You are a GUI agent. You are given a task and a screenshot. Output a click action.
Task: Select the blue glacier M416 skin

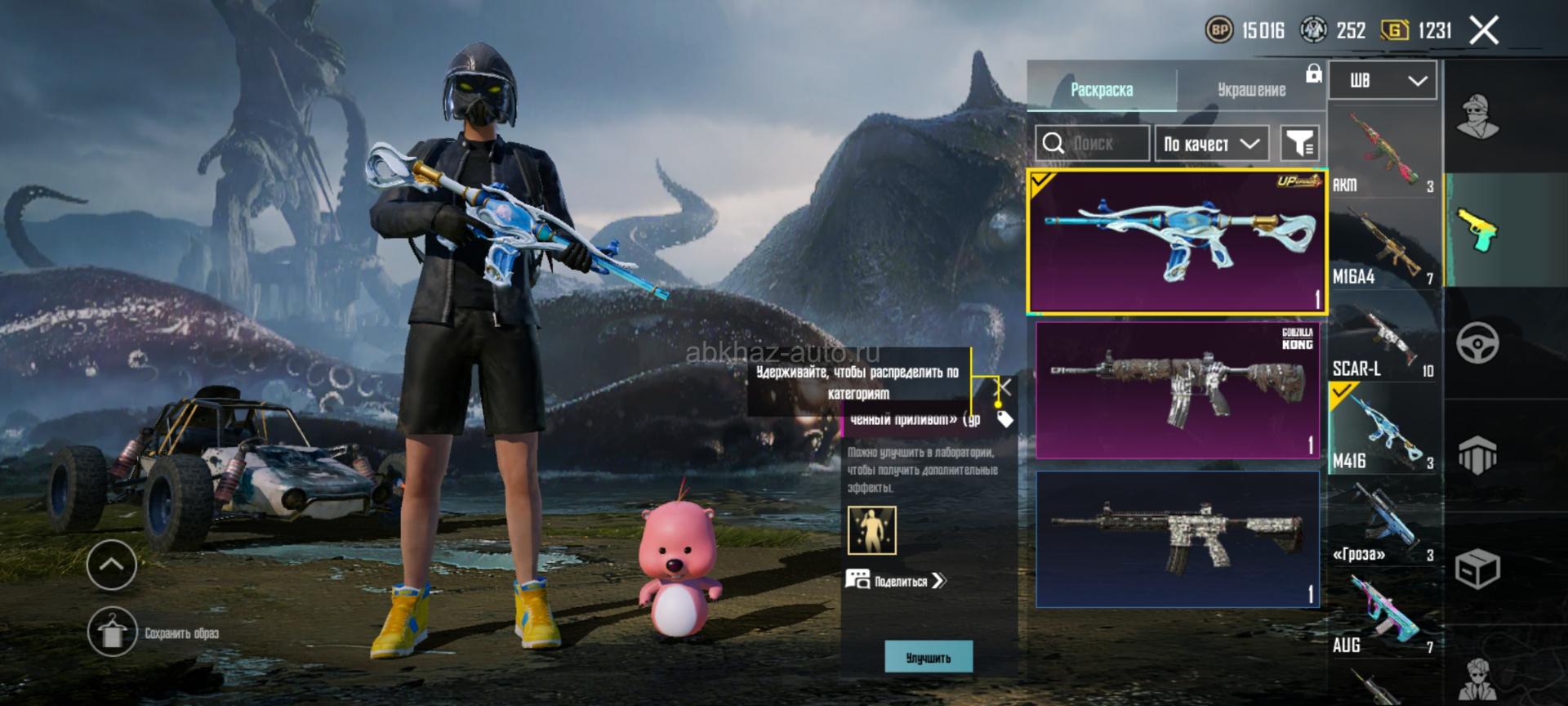1176,241
